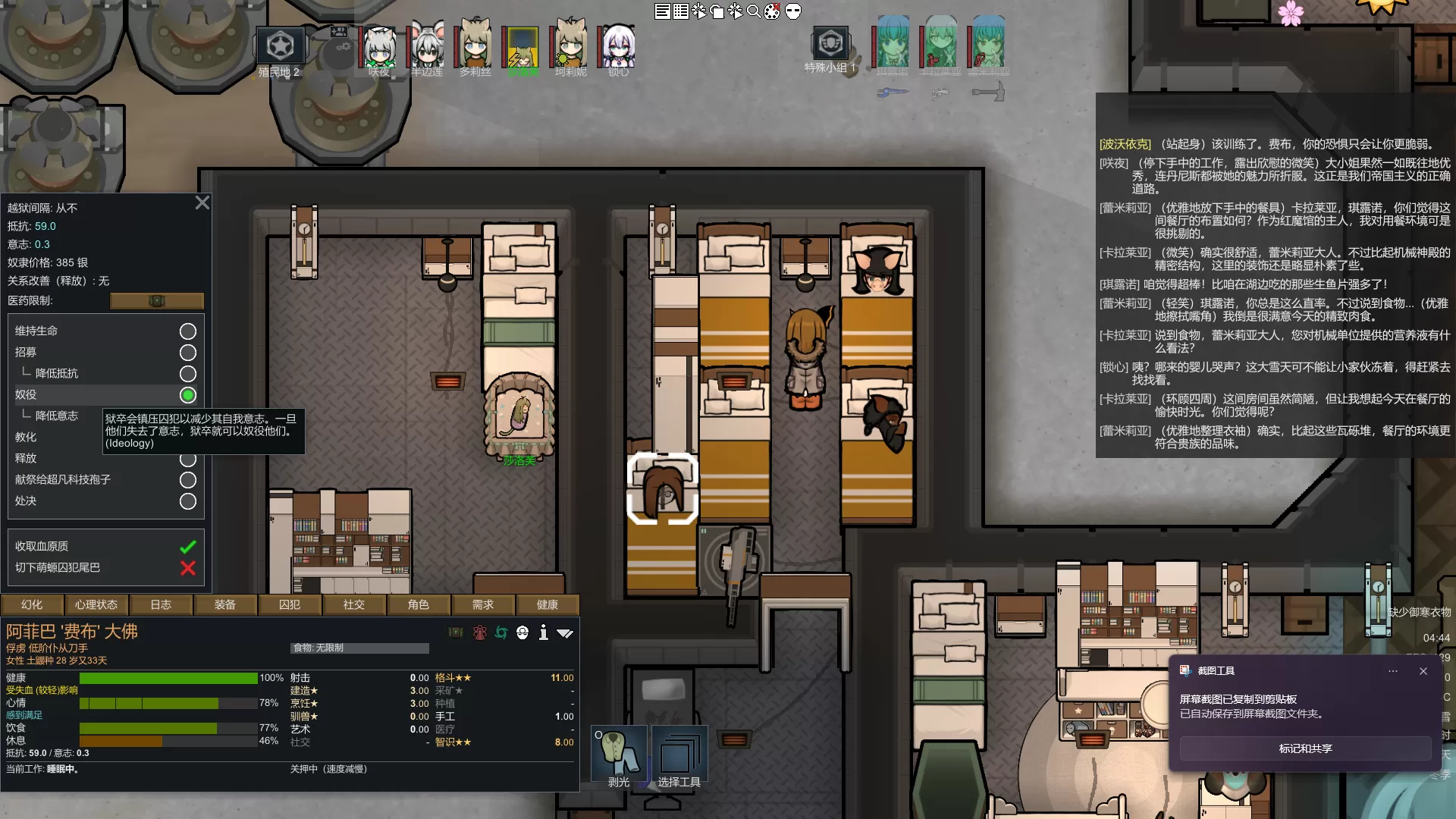Choose the 维持生命 interaction mode
The width and height of the screenshot is (1456, 819).
pyautogui.click(x=187, y=331)
